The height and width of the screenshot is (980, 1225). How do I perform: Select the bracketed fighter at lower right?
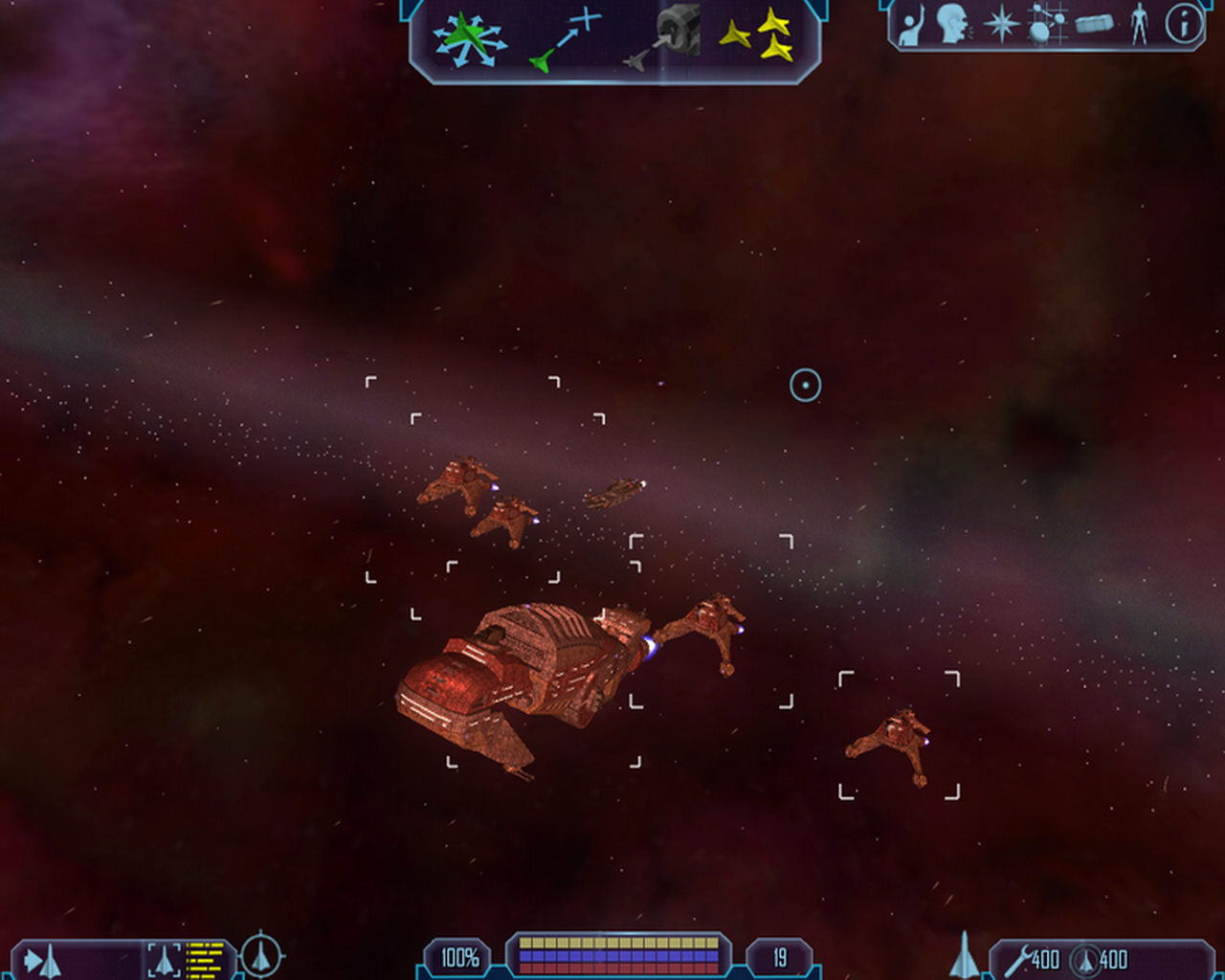[894, 741]
